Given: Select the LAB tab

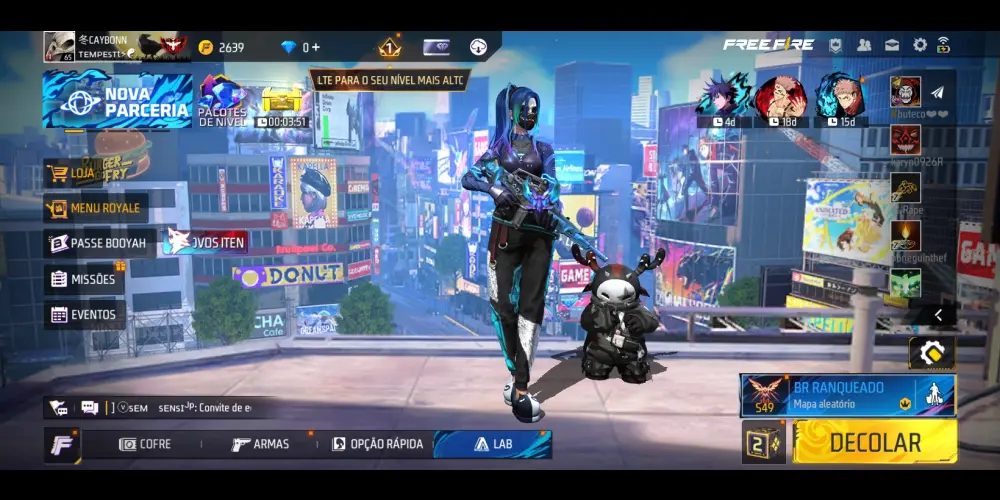Looking at the screenshot, I should [x=492, y=444].
